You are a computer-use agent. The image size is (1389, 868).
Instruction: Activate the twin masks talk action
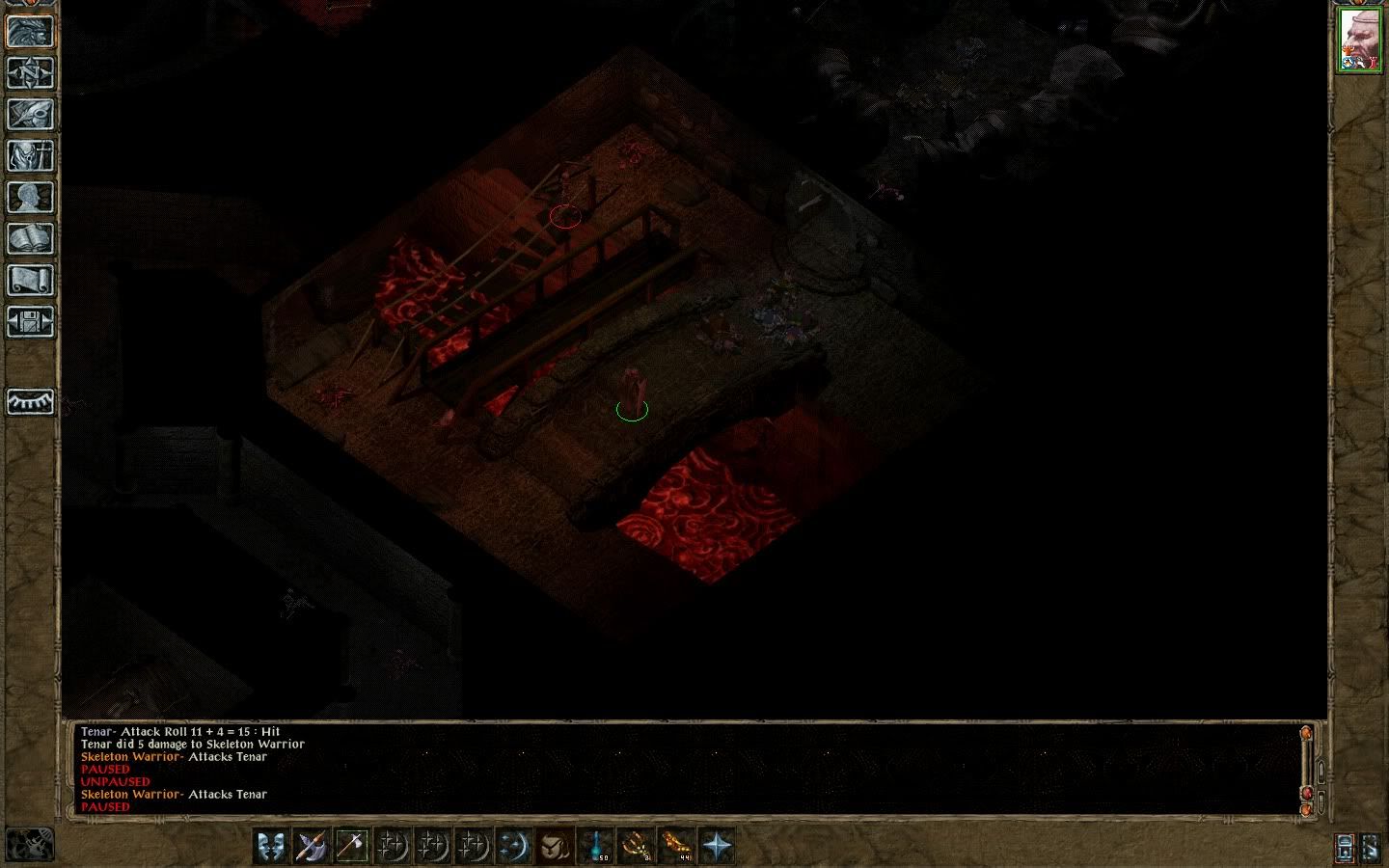(271, 846)
